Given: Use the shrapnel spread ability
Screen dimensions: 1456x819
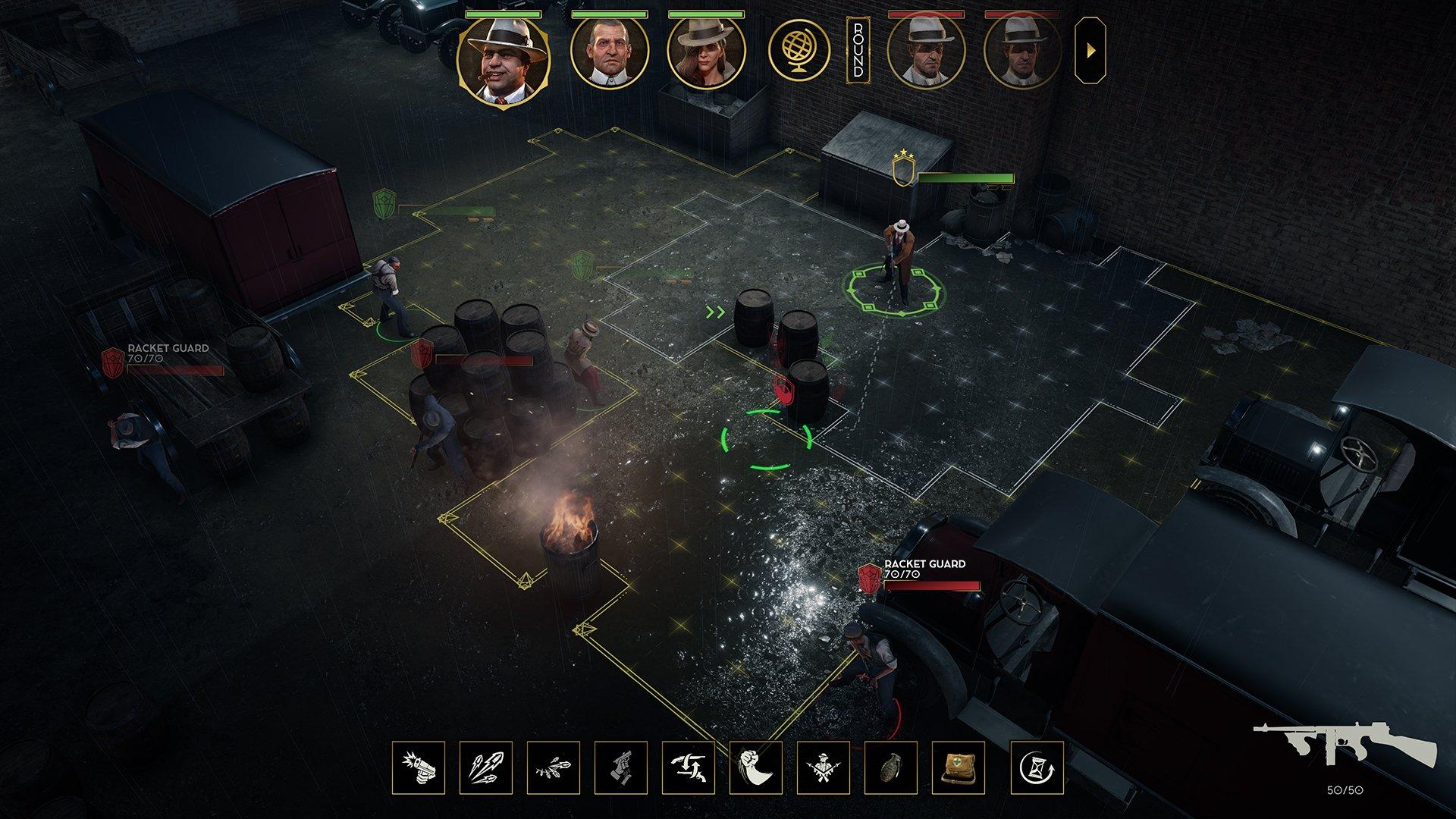Looking at the screenshot, I should pos(554,767).
